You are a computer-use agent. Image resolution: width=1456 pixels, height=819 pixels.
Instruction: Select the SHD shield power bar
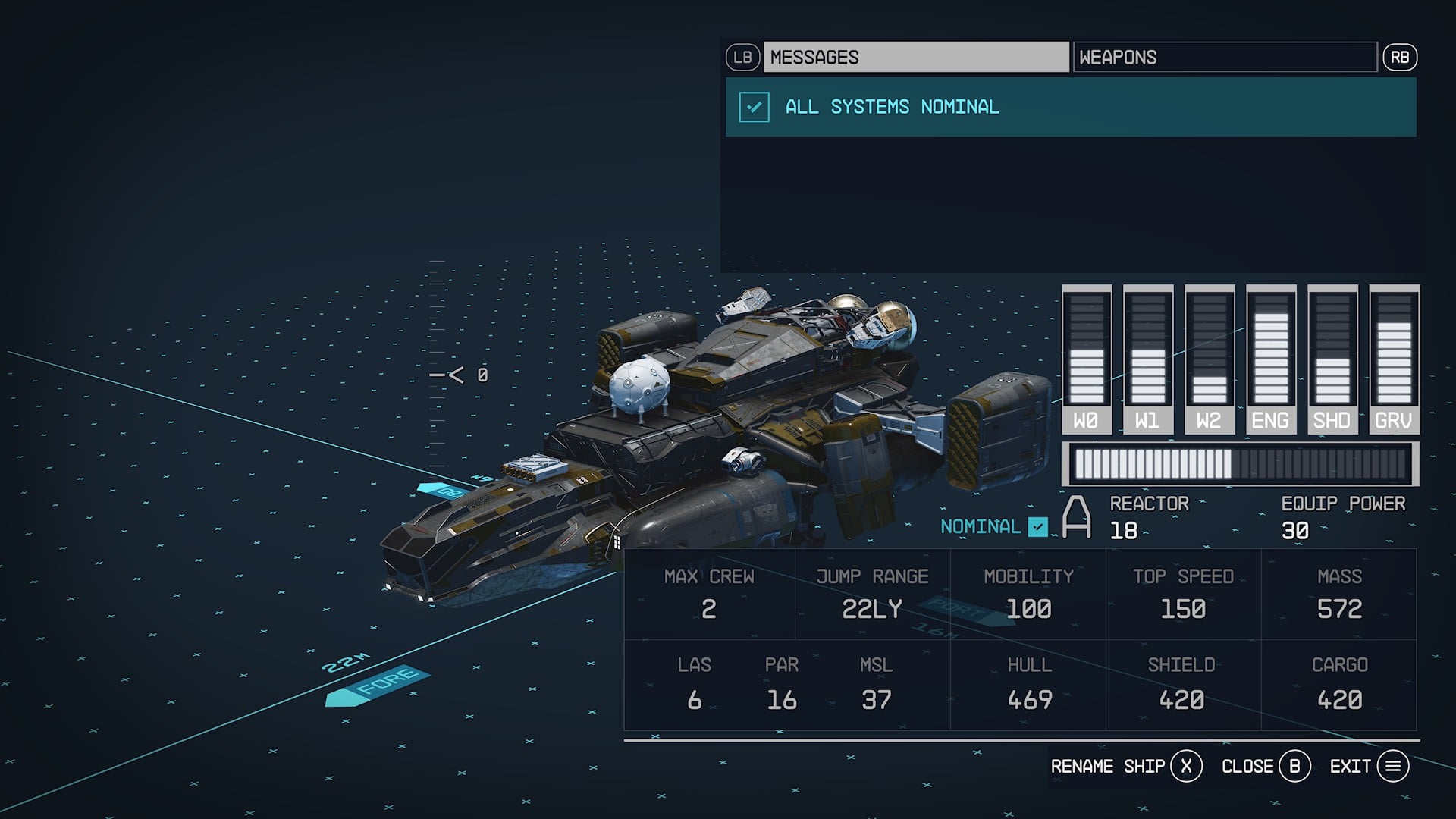[x=1332, y=358]
